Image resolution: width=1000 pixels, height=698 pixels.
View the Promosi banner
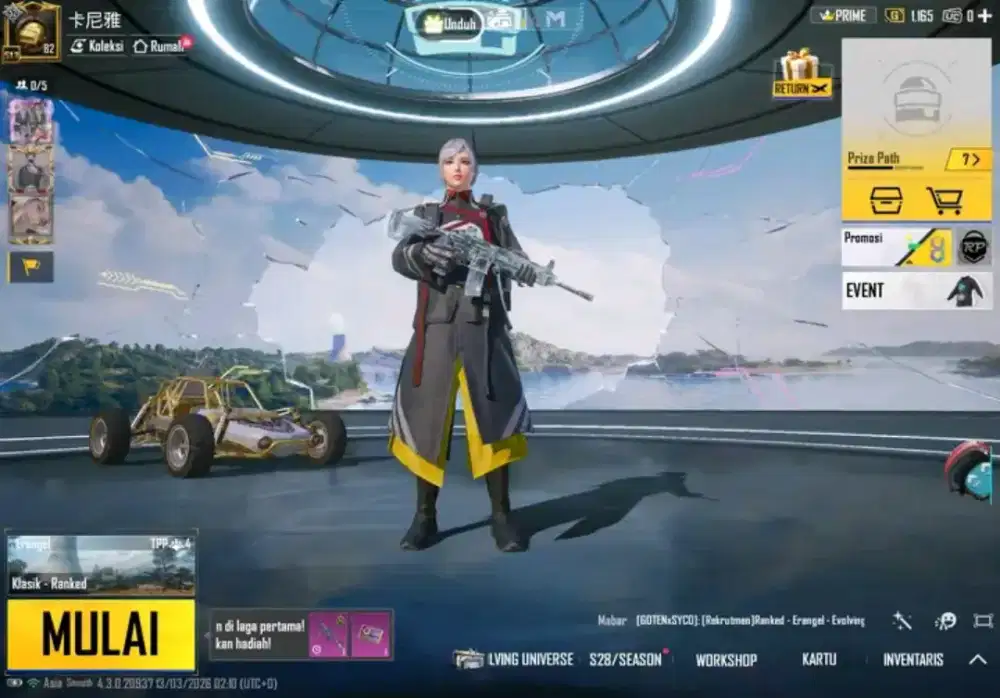[x=896, y=247]
